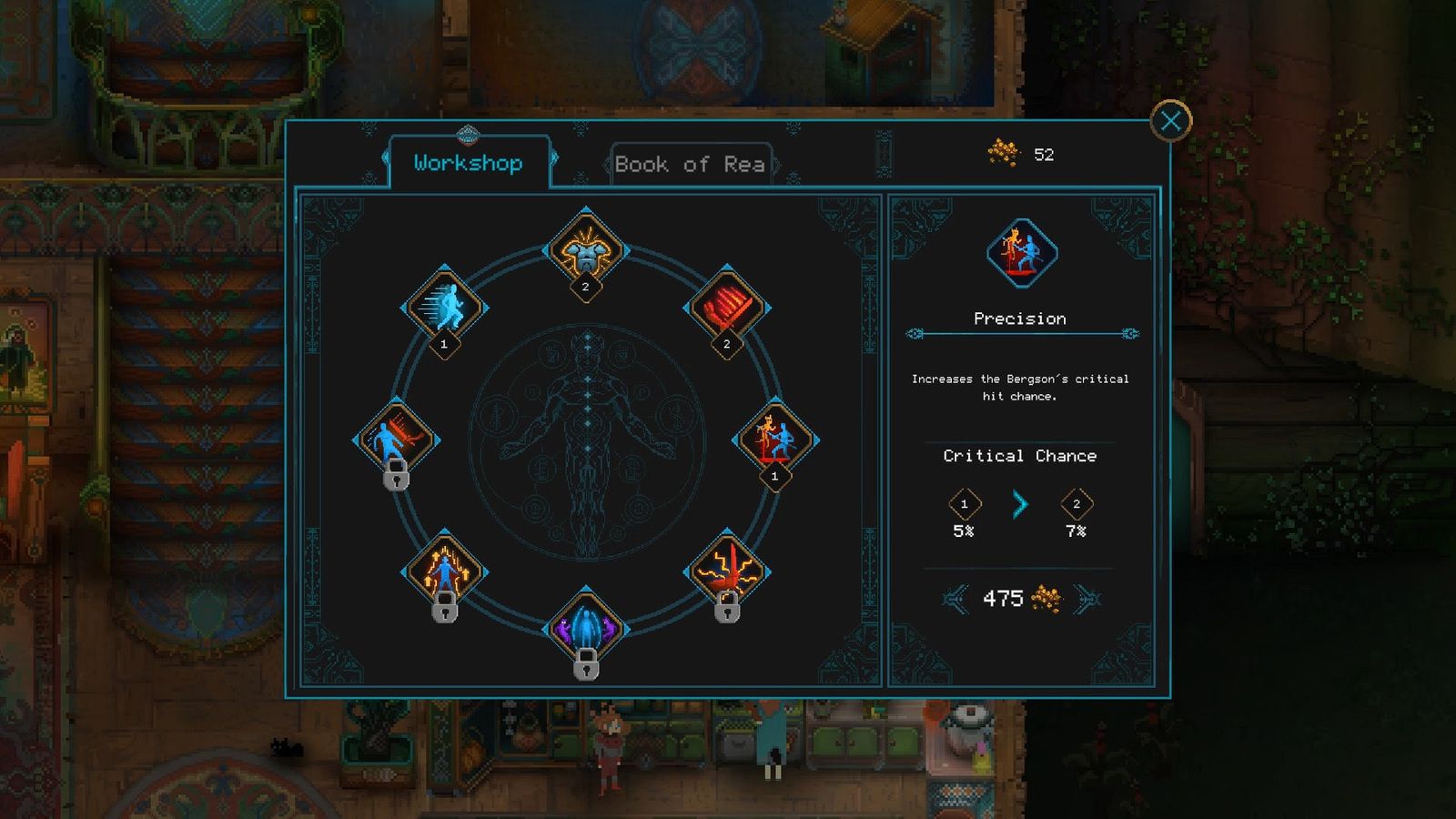
Task: Buy the Precision upgrade for 475
Action: 1020,599
